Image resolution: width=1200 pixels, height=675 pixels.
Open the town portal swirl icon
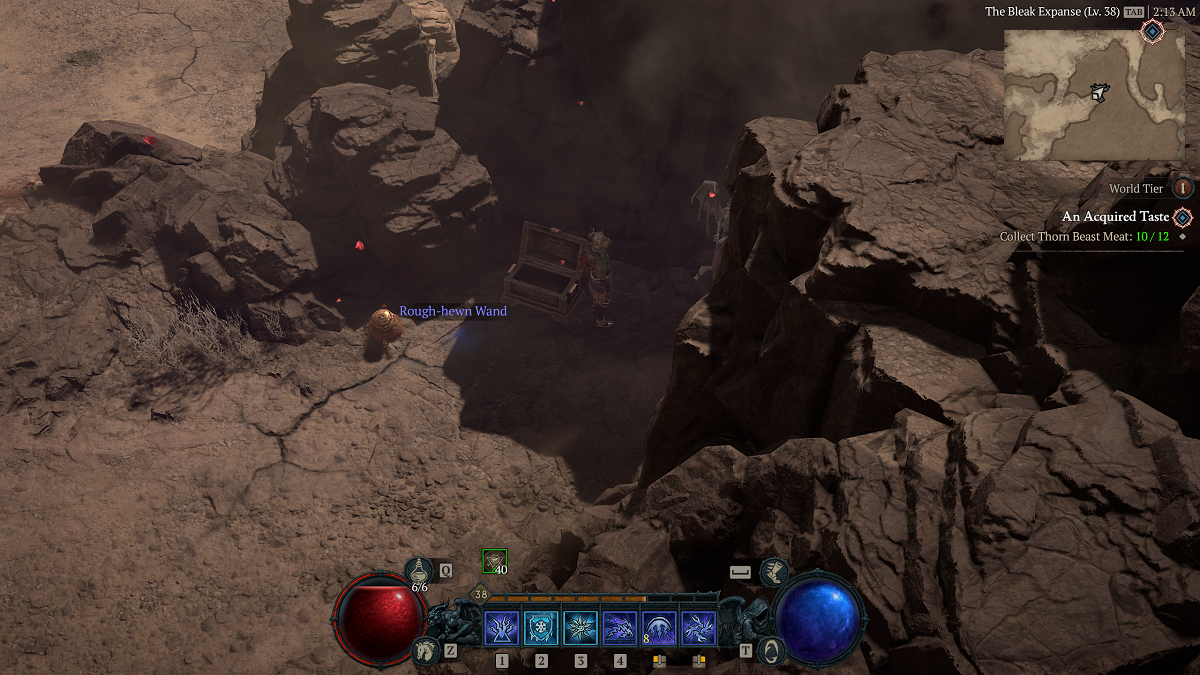(x=770, y=651)
